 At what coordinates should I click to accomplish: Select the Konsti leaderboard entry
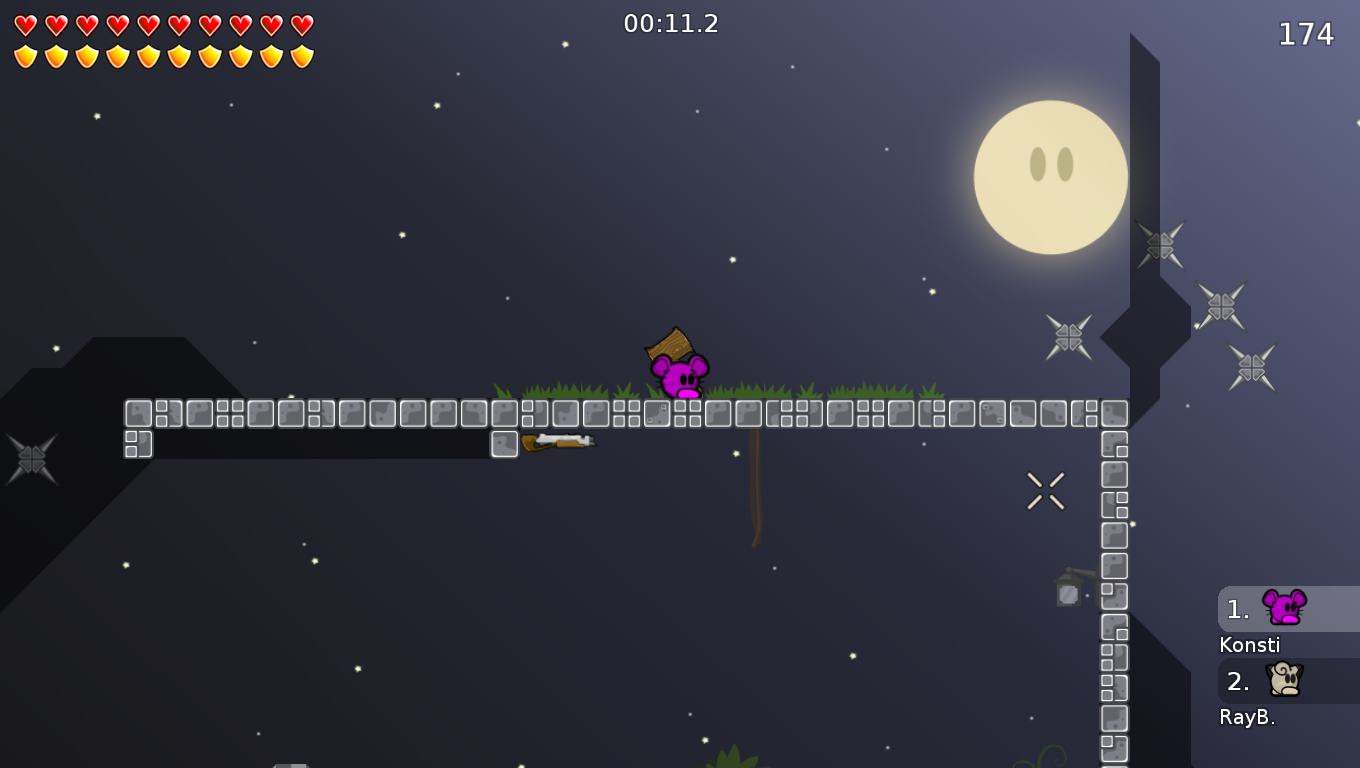pos(1249,645)
